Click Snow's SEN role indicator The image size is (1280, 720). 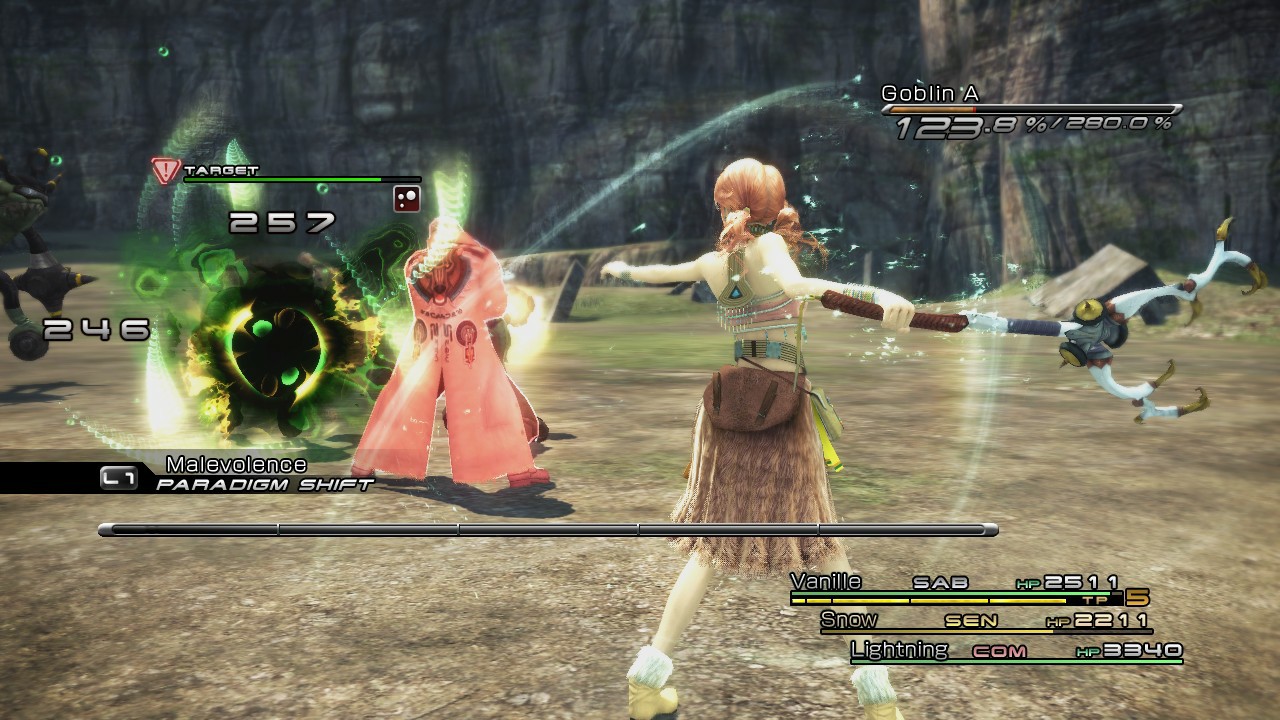[x=972, y=619]
